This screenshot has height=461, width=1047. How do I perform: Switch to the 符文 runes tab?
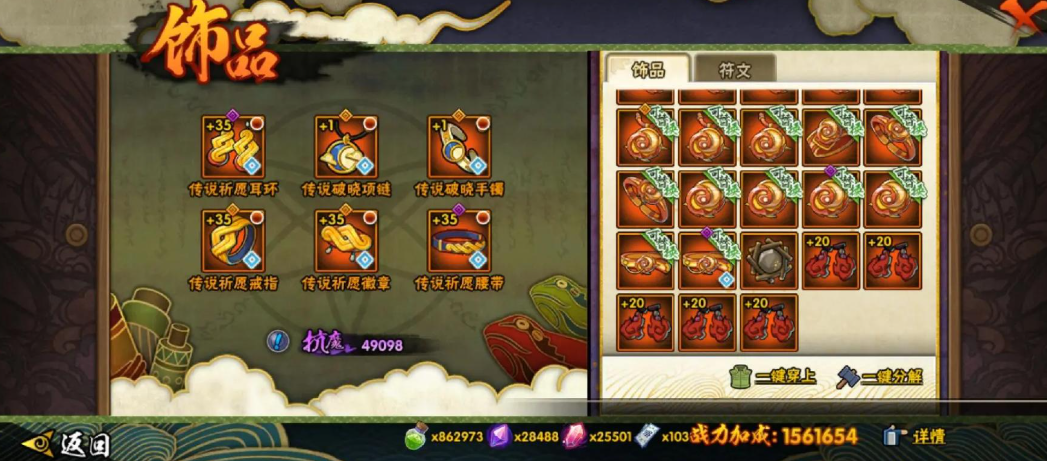733,69
